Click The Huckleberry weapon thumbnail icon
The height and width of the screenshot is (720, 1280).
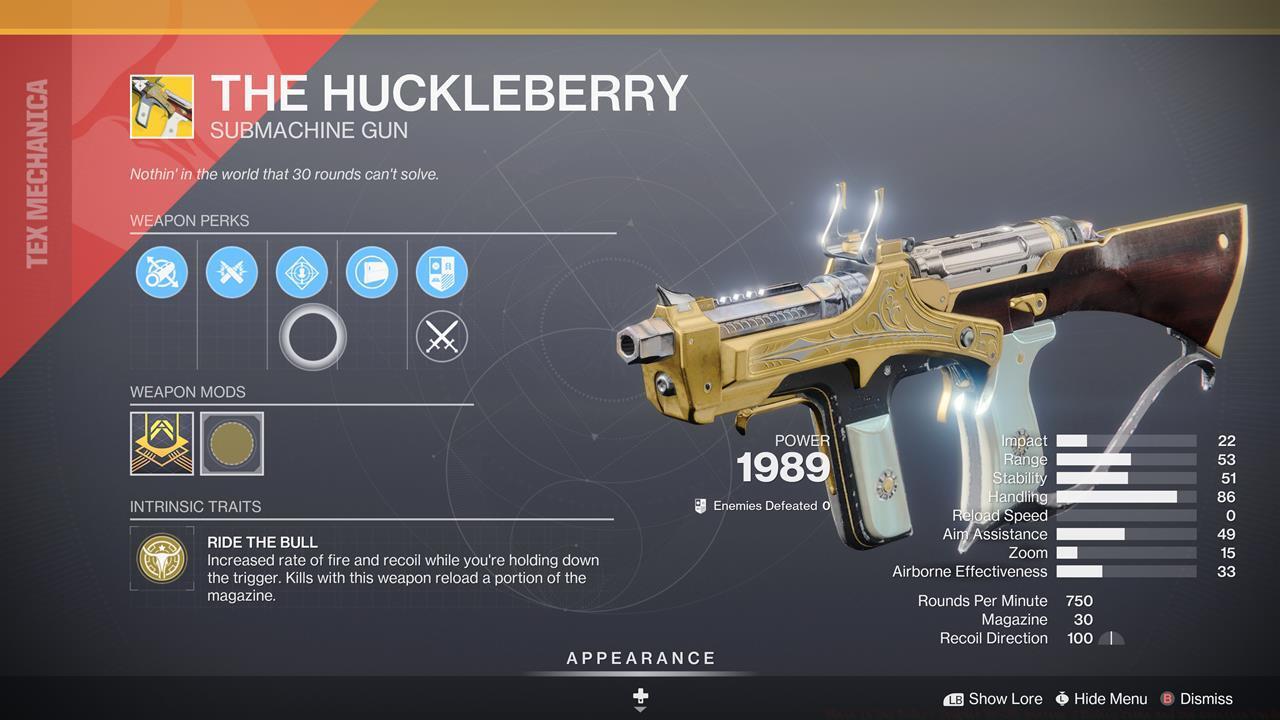pos(162,104)
